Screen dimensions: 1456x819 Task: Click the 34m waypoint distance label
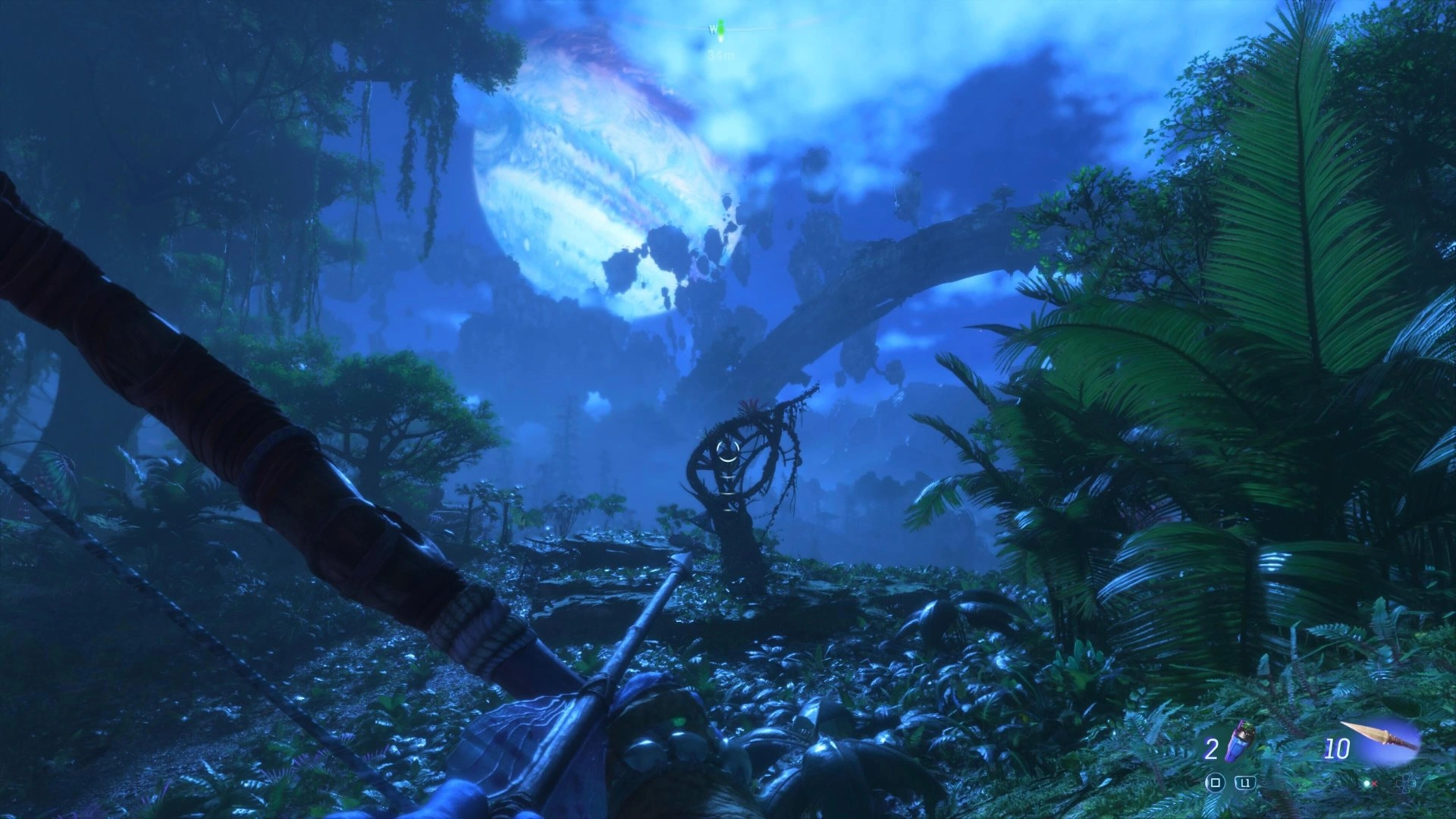721,55
